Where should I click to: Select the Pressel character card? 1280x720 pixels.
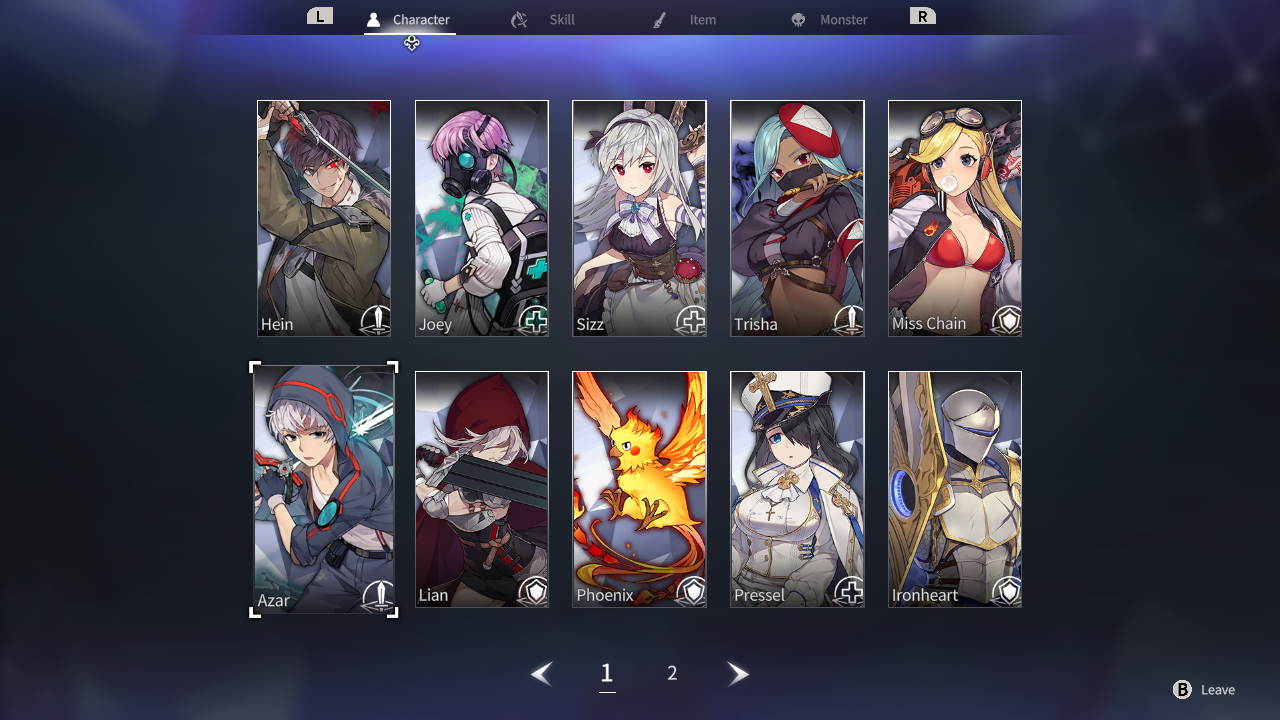797,489
